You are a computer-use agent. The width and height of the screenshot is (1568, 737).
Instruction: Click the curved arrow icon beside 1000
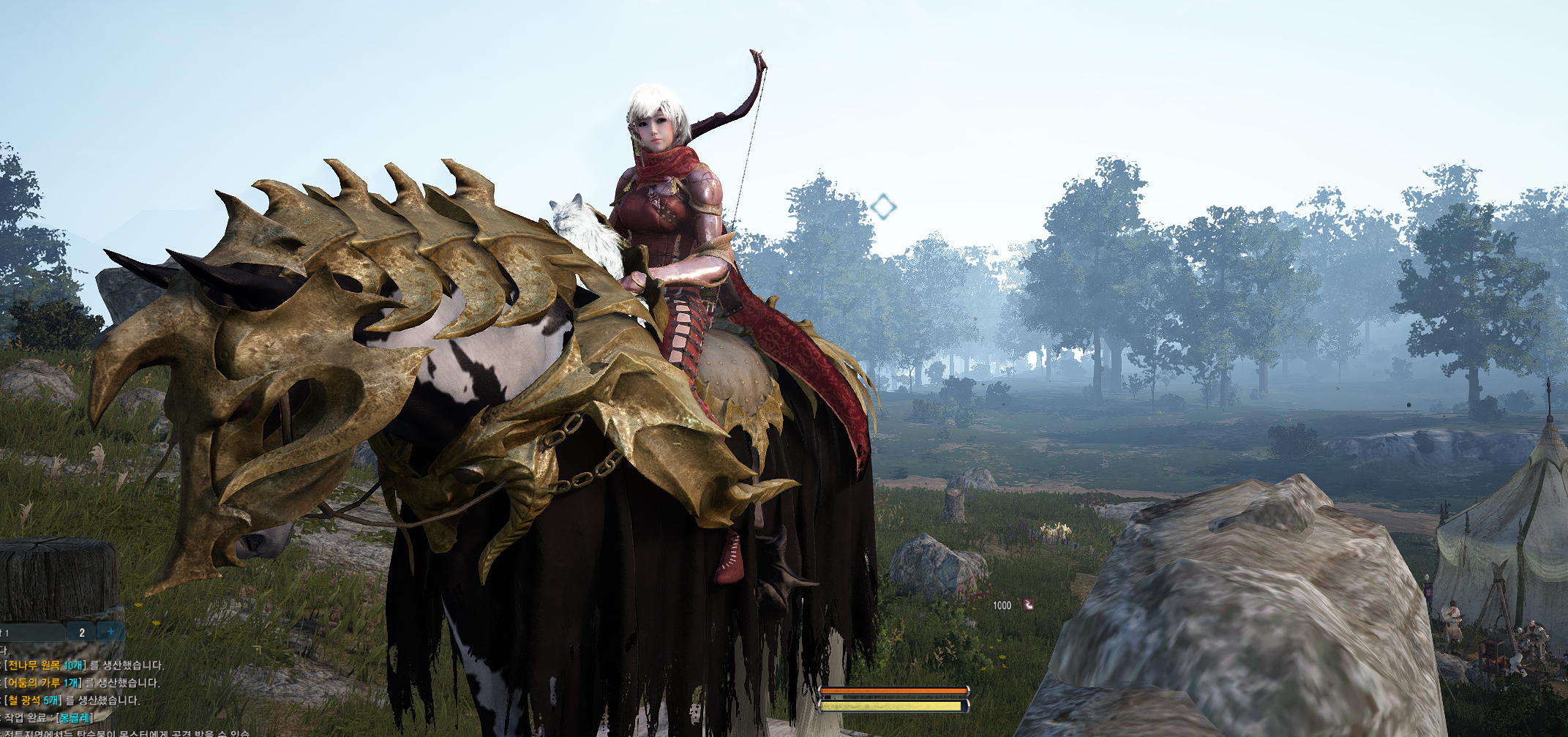1028,605
